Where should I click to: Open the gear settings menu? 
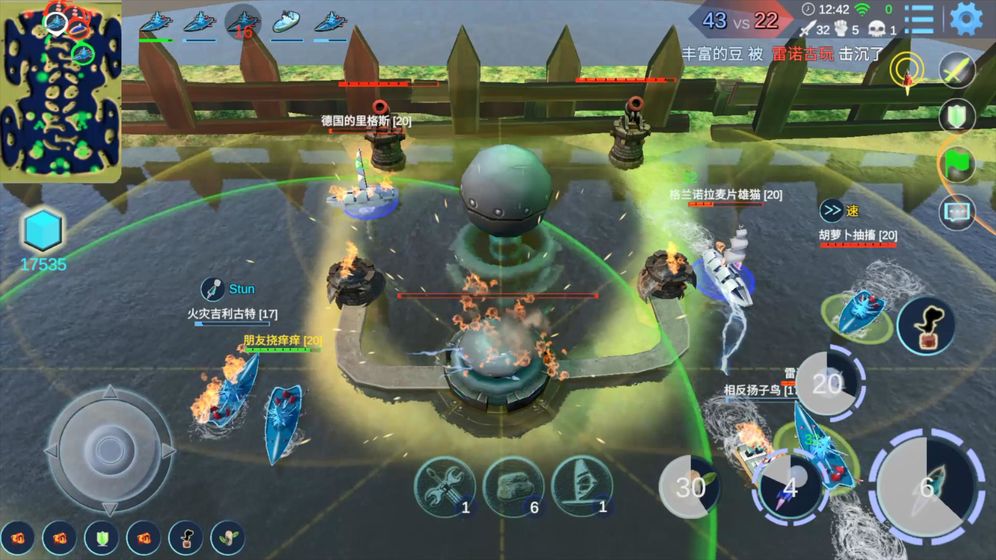click(x=966, y=18)
